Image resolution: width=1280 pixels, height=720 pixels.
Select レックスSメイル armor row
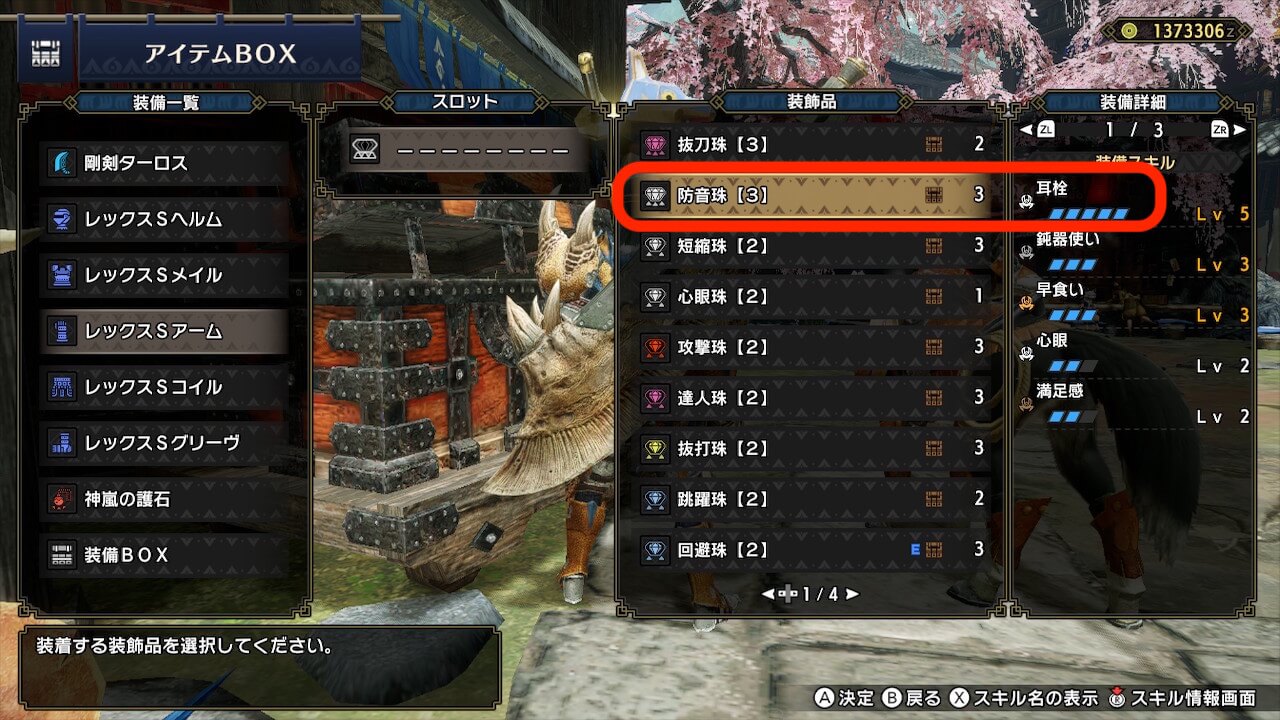pyautogui.click(x=165, y=275)
